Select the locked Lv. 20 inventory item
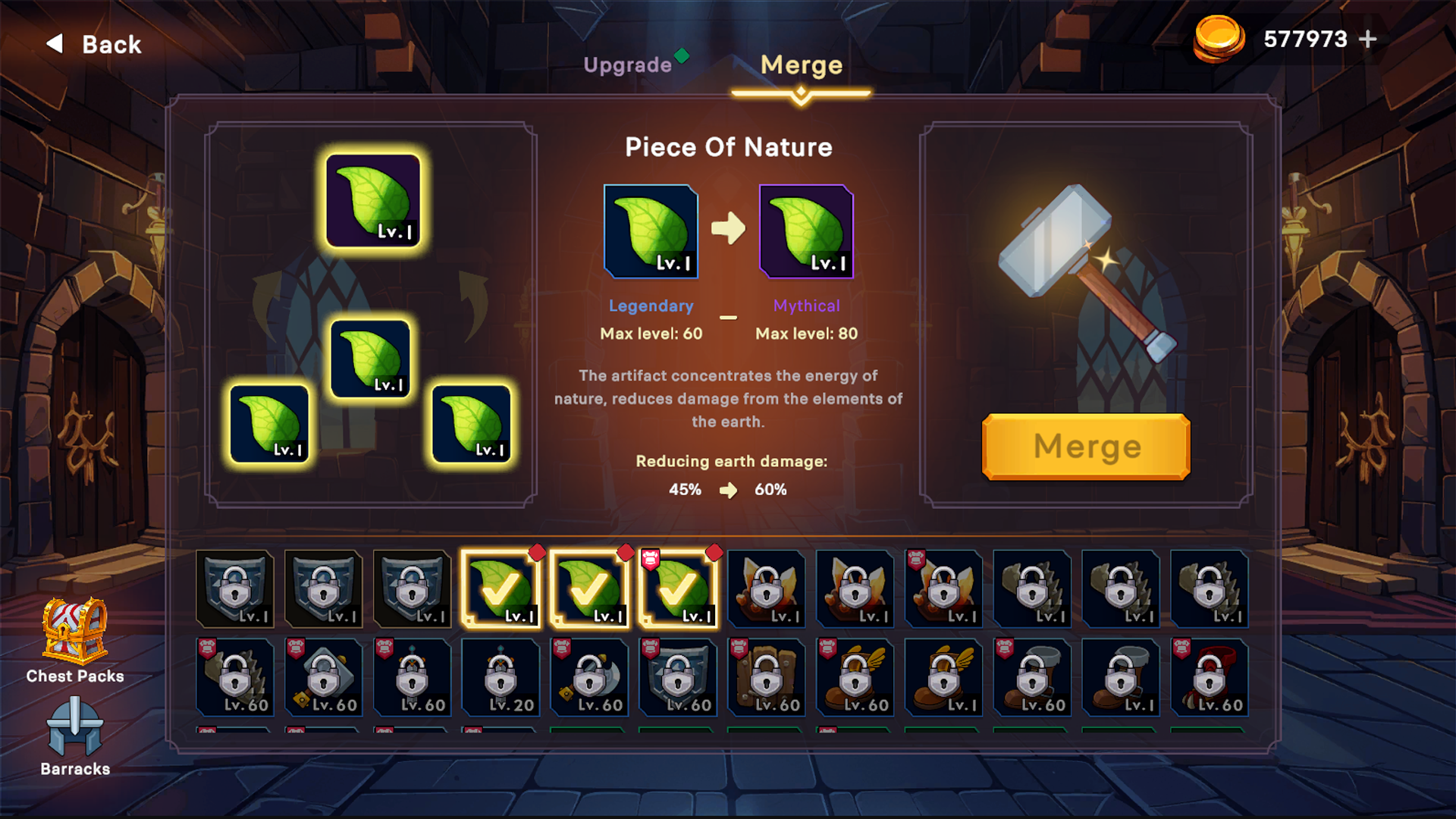The width and height of the screenshot is (1456, 819). pos(500,677)
